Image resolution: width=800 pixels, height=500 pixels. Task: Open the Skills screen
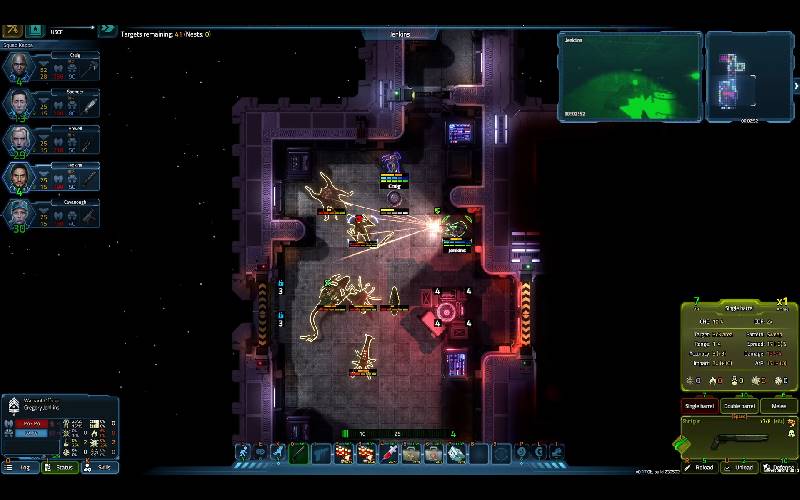click(101, 466)
